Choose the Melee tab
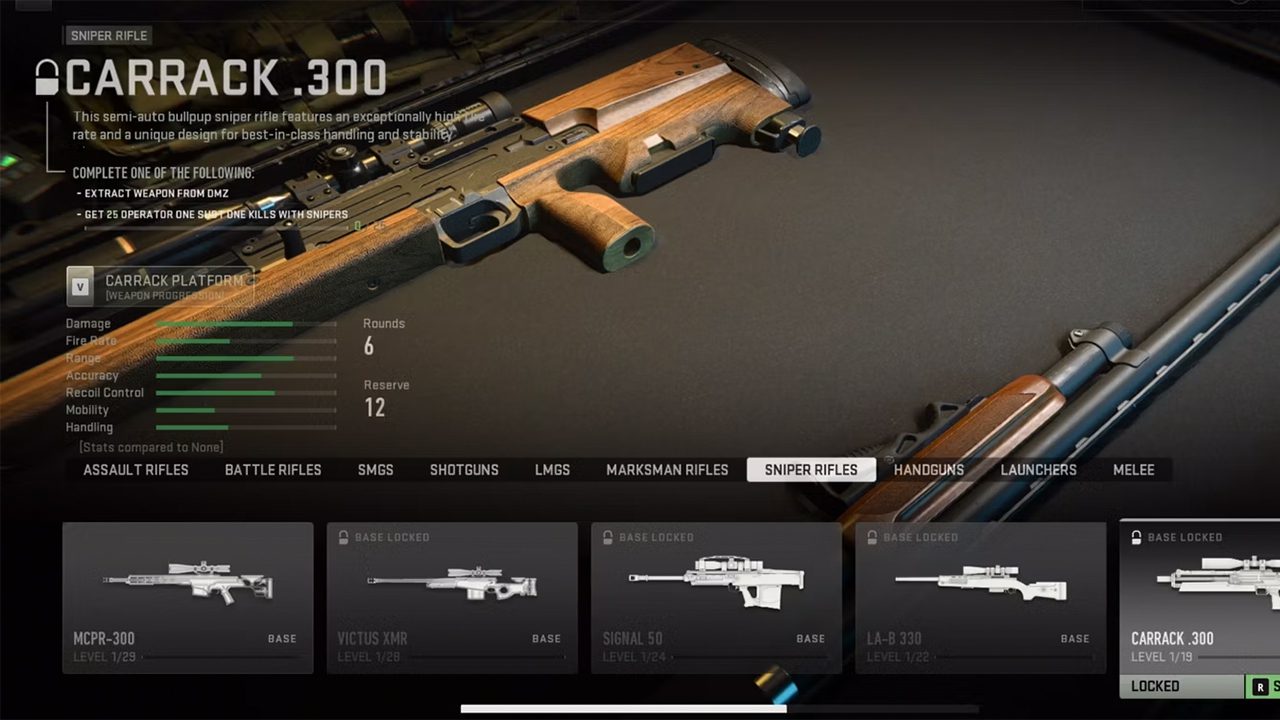 coord(1134,470)
